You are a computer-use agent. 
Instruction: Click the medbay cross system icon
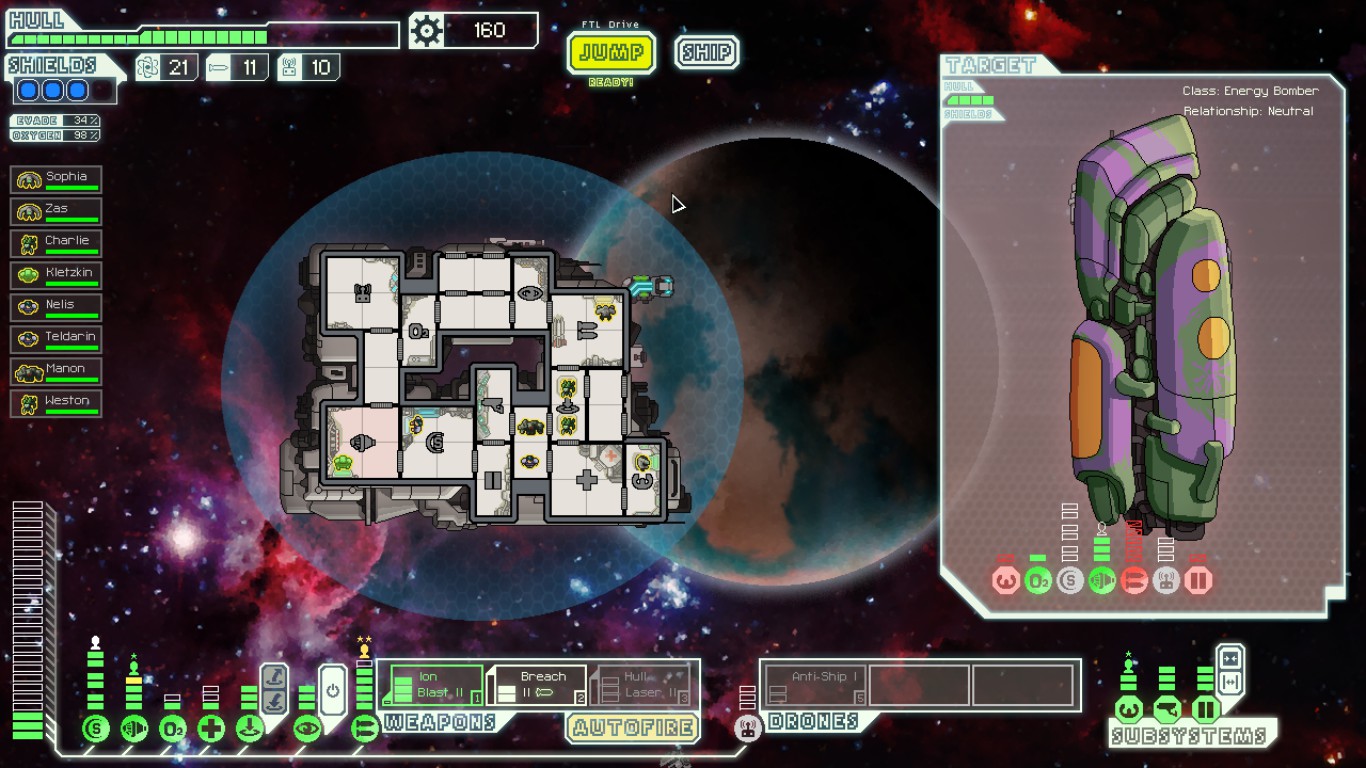(x=211, y=728)
